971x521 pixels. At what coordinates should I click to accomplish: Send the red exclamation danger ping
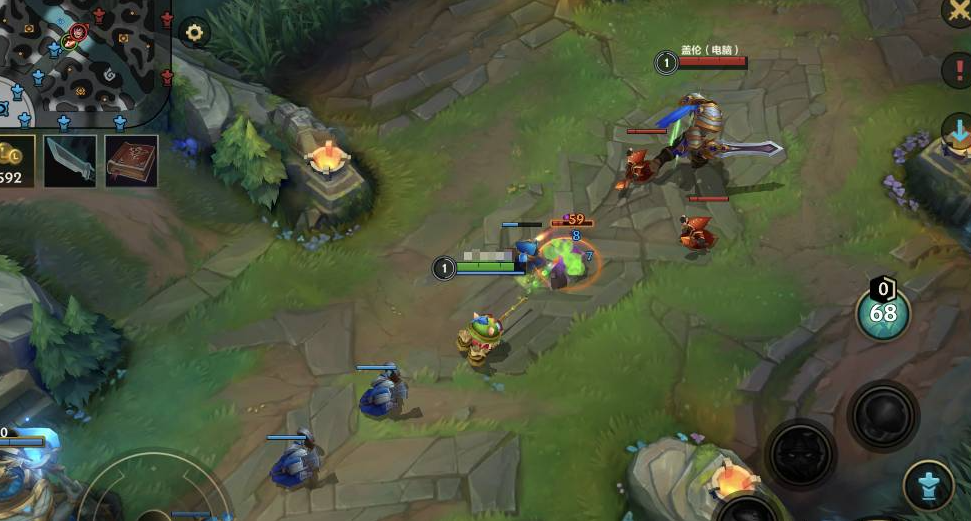958,70
